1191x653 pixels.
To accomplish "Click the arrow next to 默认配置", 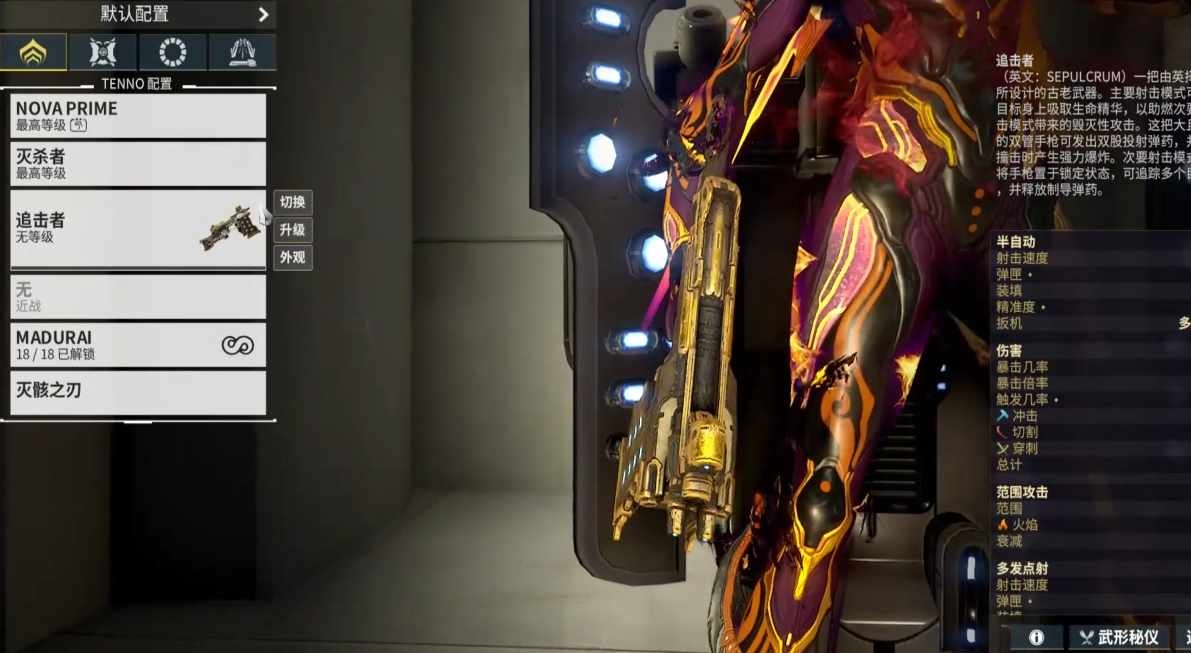I will [263, 15].
